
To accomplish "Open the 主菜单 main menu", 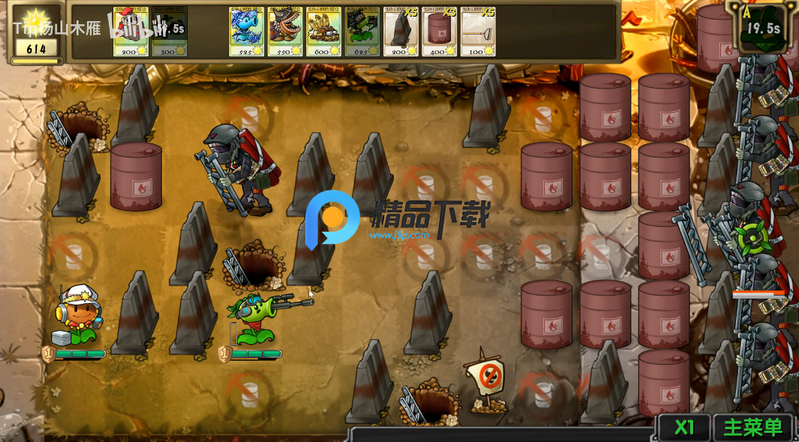I will click(753, 427).
